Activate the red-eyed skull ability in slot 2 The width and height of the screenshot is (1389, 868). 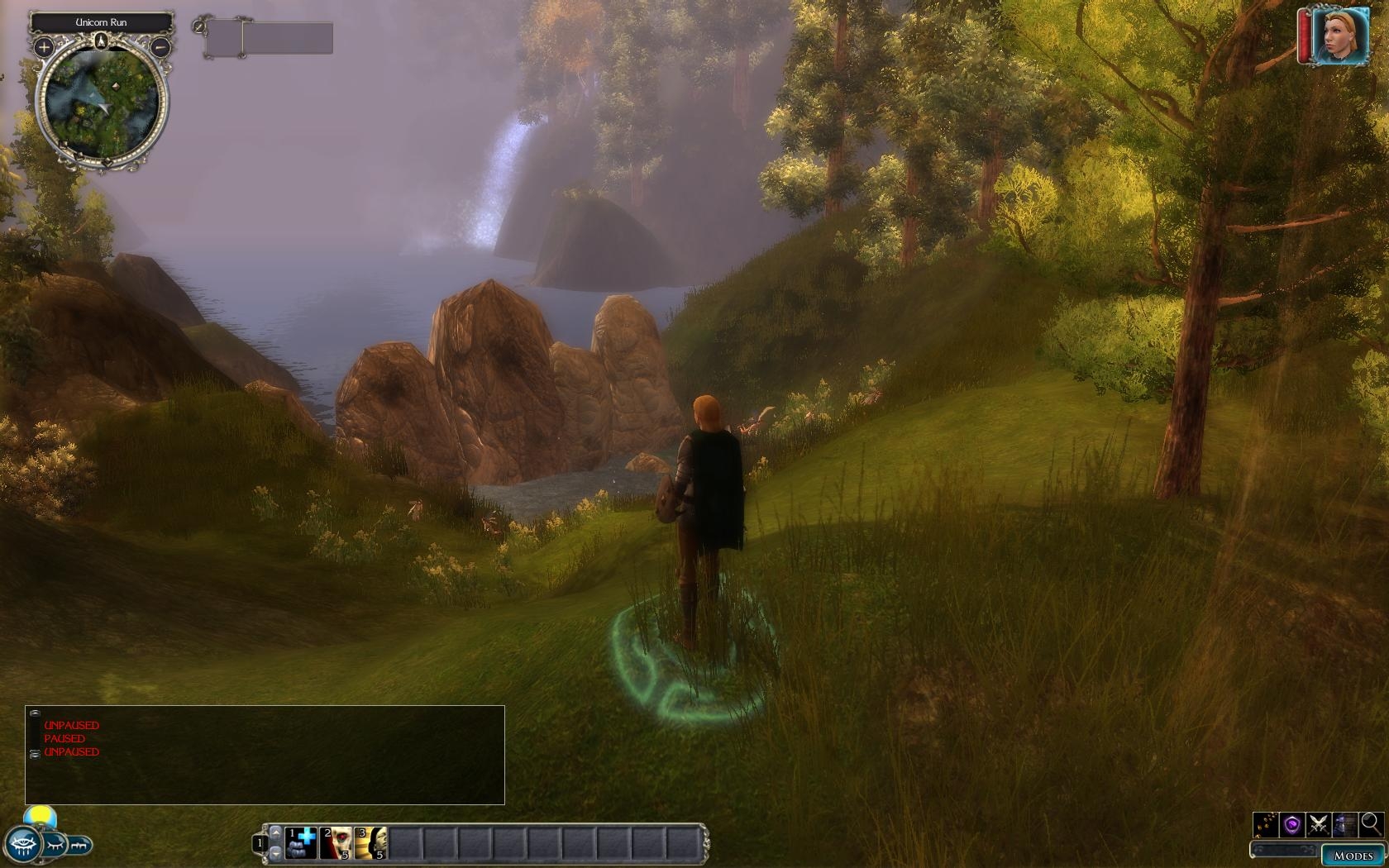337,843
